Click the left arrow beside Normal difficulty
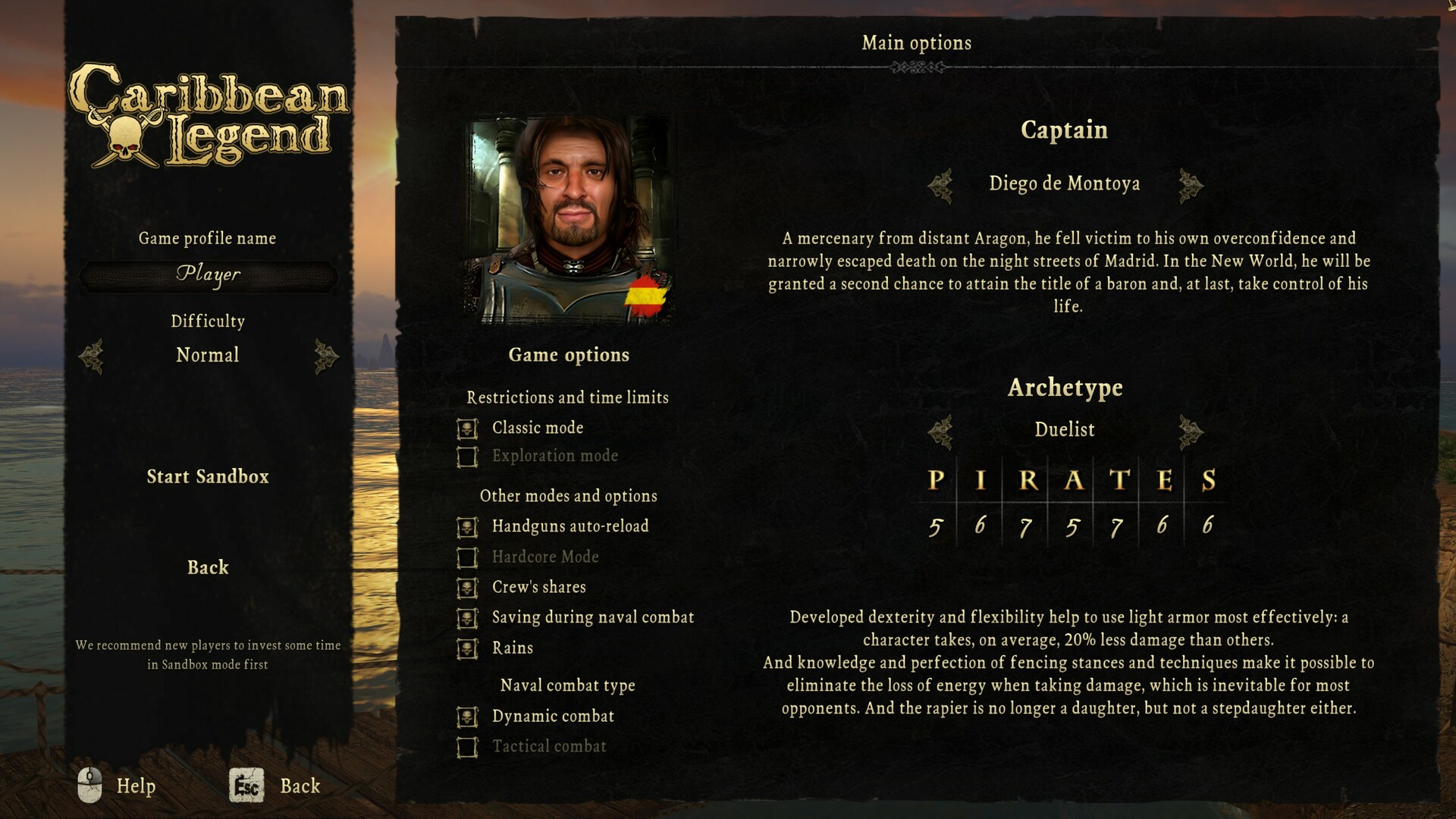This screenshot has height=819, width=1456. pyautogui.click(x=93, y=356)
